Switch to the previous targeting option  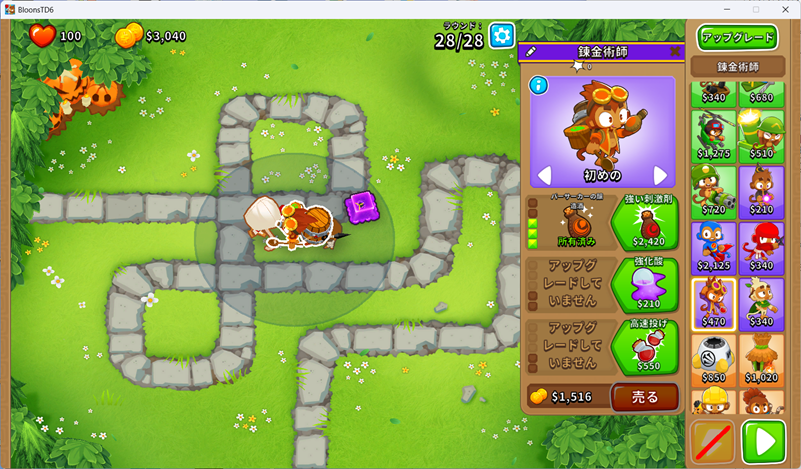pos(544,175)
